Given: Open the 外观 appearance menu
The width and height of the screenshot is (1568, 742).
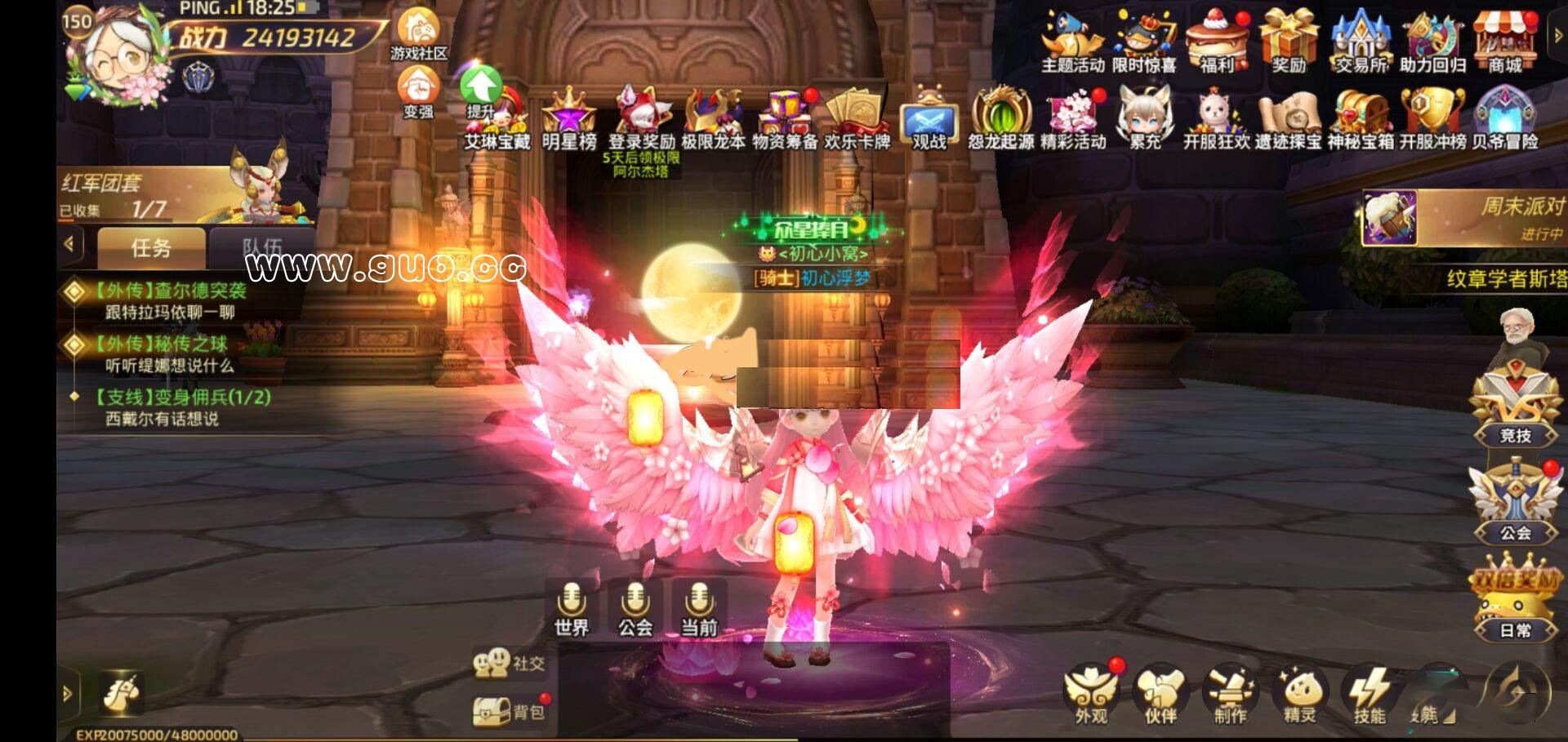Looking at the screenshot, I should pyautogui.click(x=1091, y=695).
